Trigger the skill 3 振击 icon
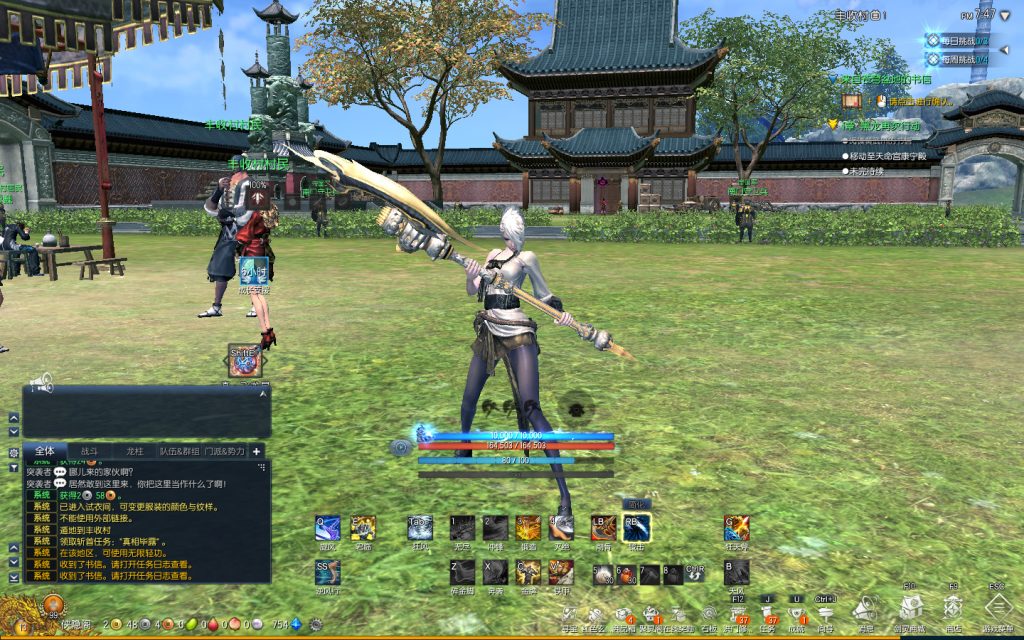This screenshot has height=640, width=1024. pos(528,528)
